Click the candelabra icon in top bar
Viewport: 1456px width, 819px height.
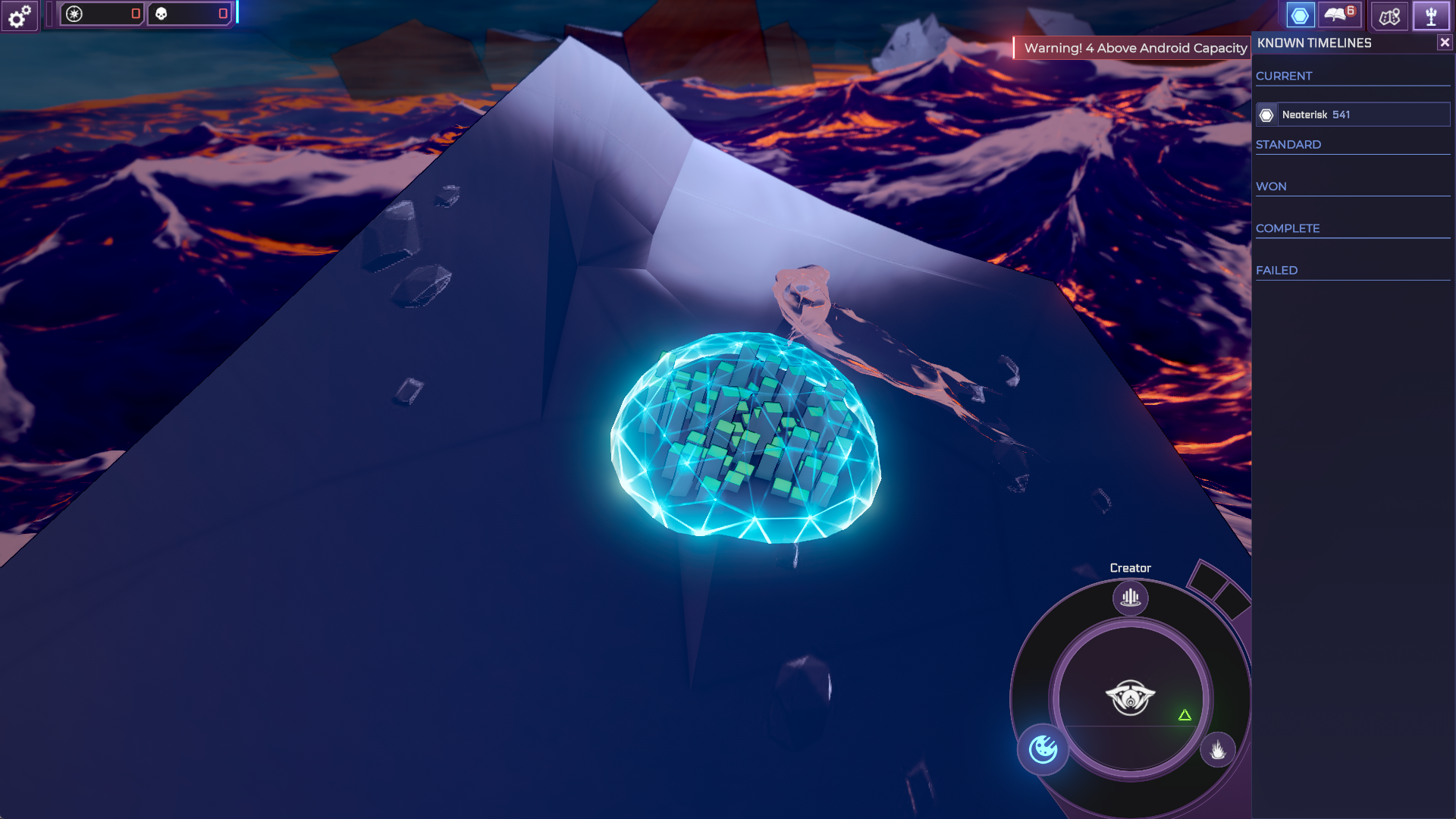pos(1431,16)
